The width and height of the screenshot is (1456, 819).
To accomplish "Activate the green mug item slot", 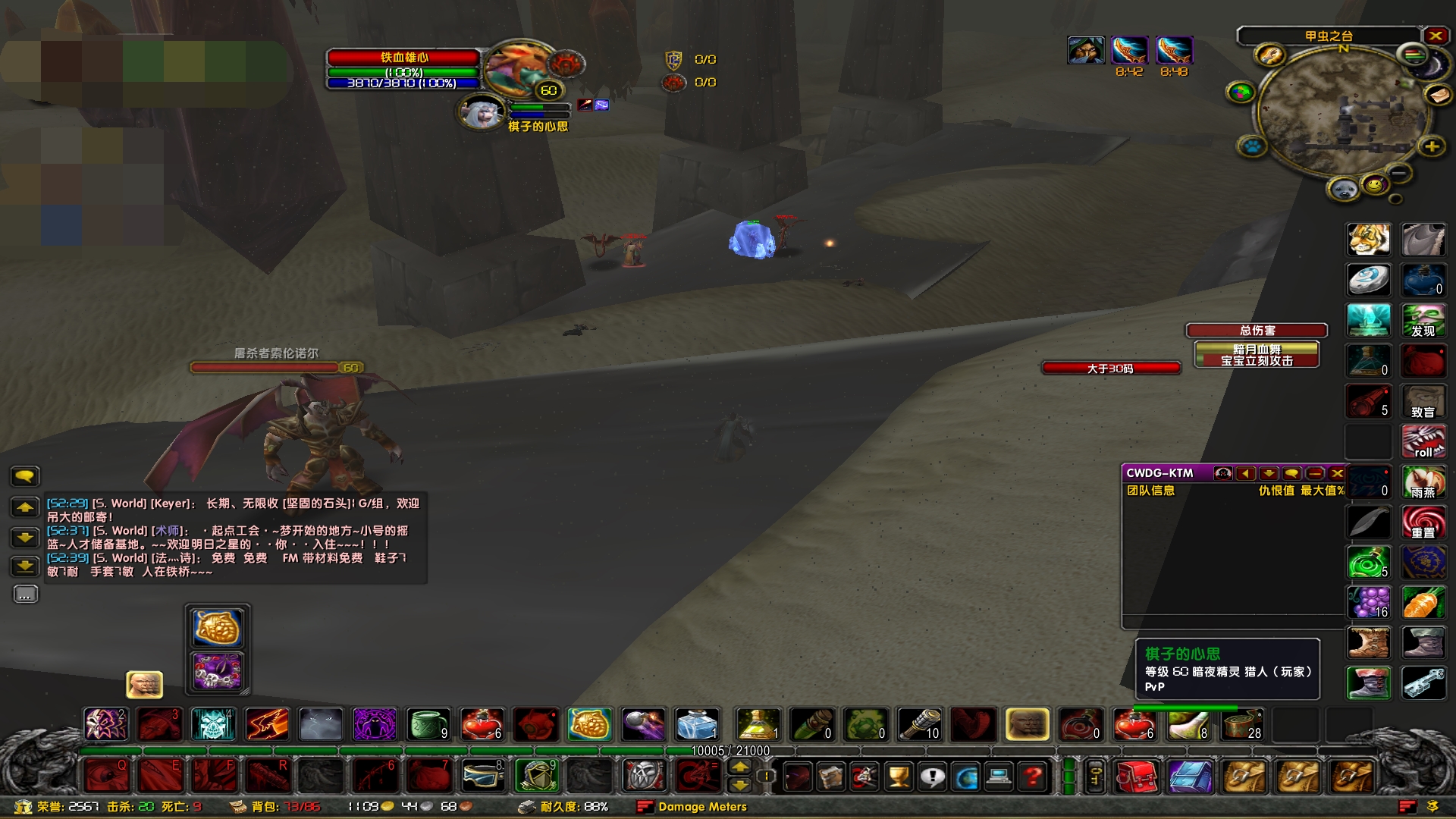I will pyautogui.click(x=428, y=724).
